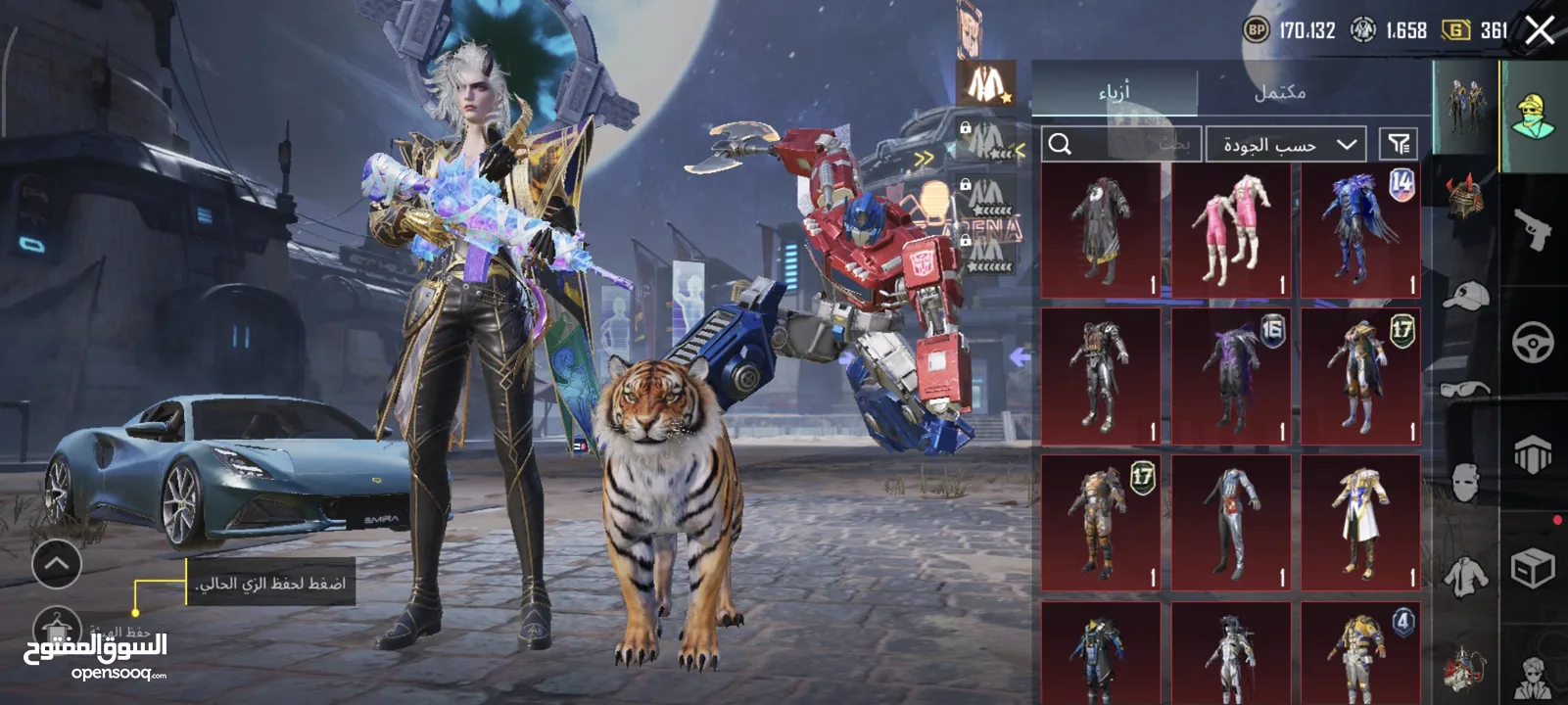Image resolution: width=1568 pixels, height=705 pixels.
Task: Open the pistol weapons category
Action: [1533, 230]
